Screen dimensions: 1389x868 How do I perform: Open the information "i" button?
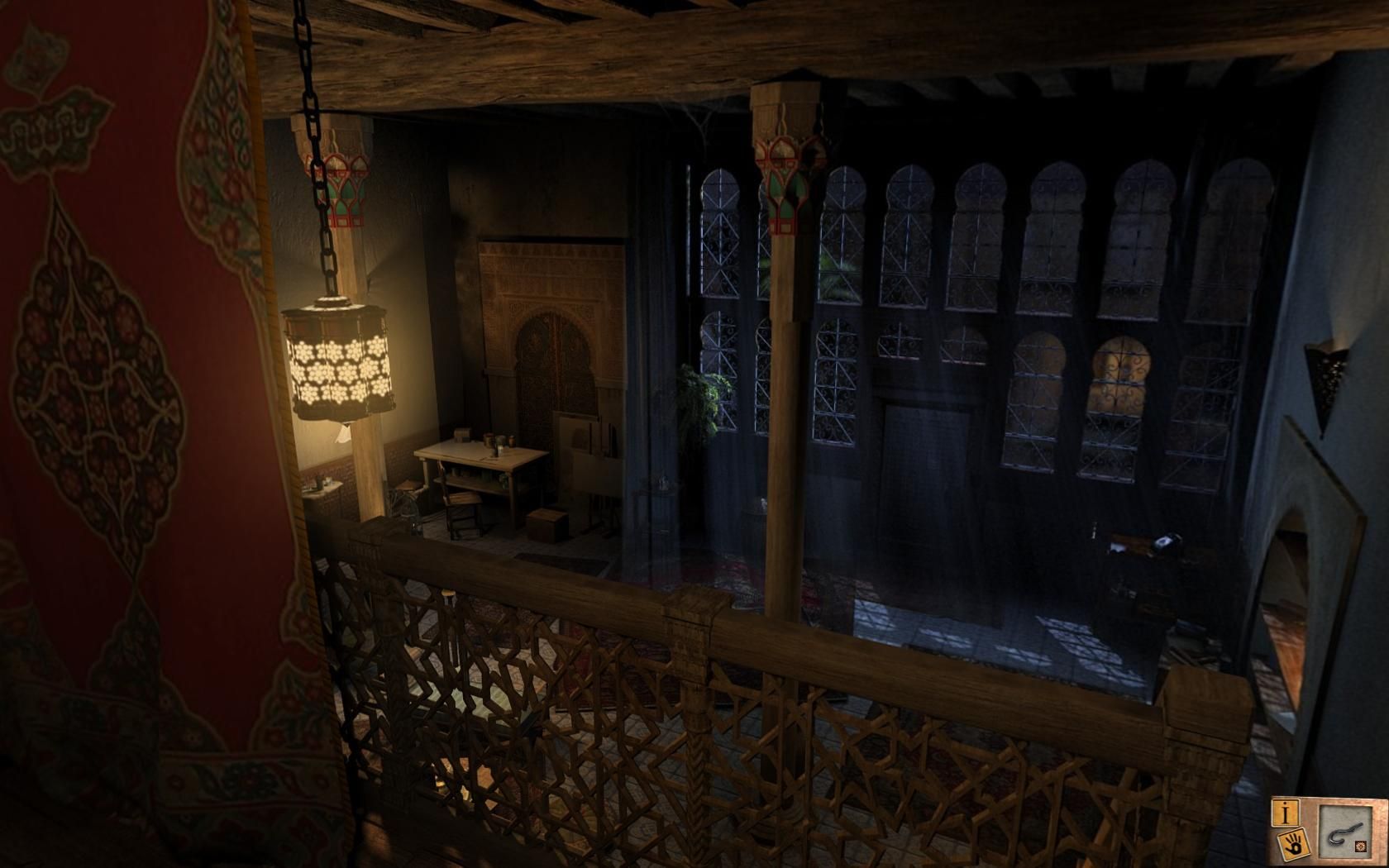pyautogui.click(x=1286, y=813)
